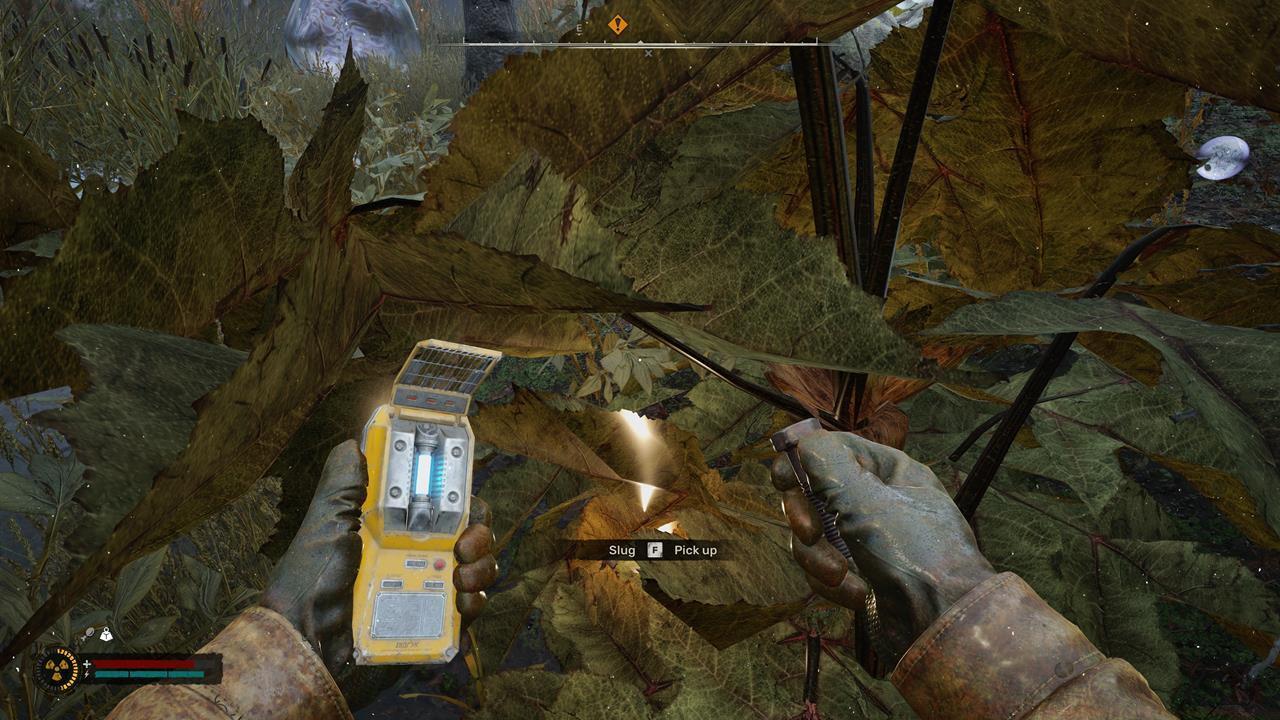Expand the center triangle pointer on the compass bar
The image size is (1280, 720).
click(x=640, y=43)
